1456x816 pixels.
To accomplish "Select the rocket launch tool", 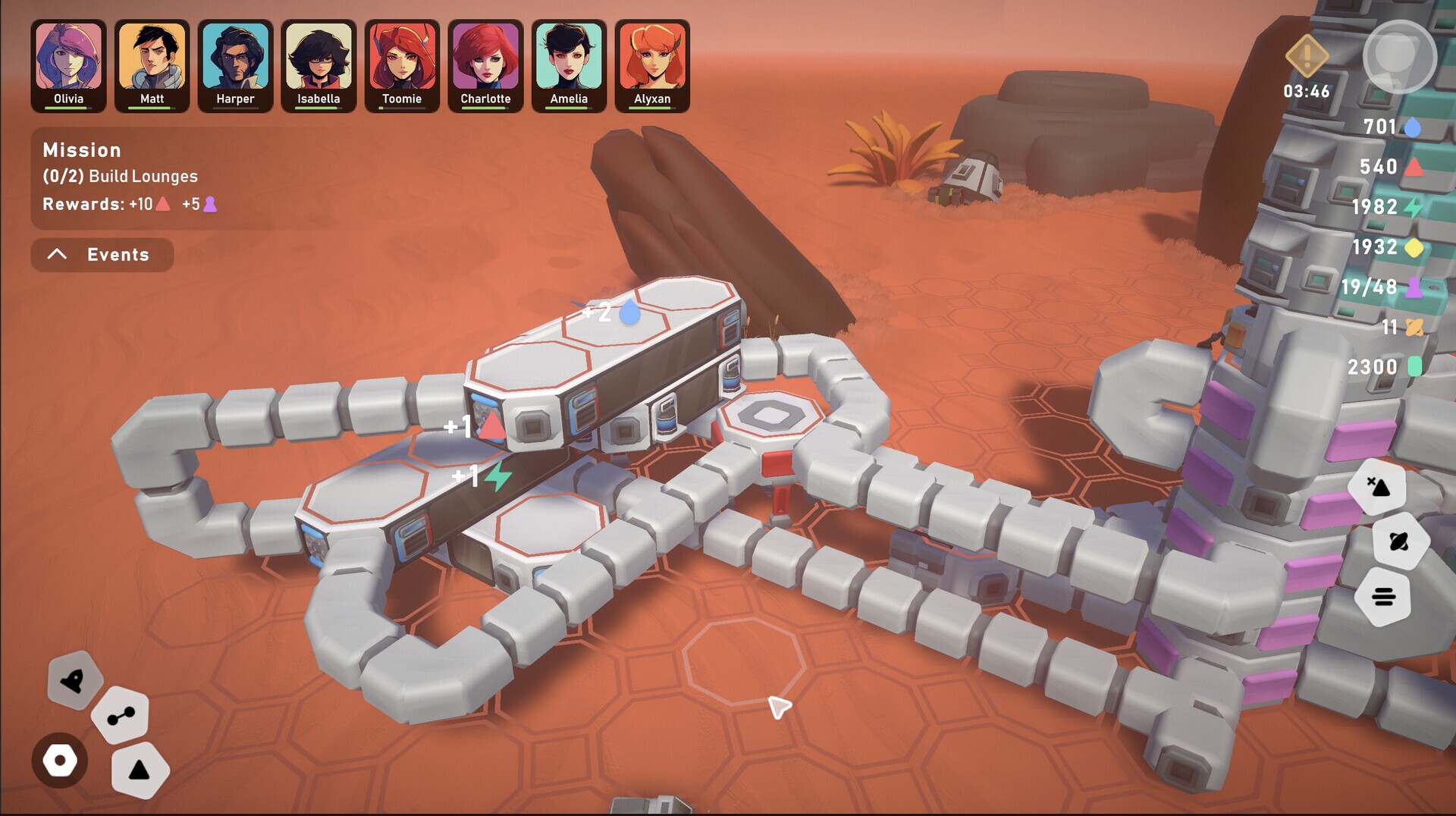I will (74, 681).
